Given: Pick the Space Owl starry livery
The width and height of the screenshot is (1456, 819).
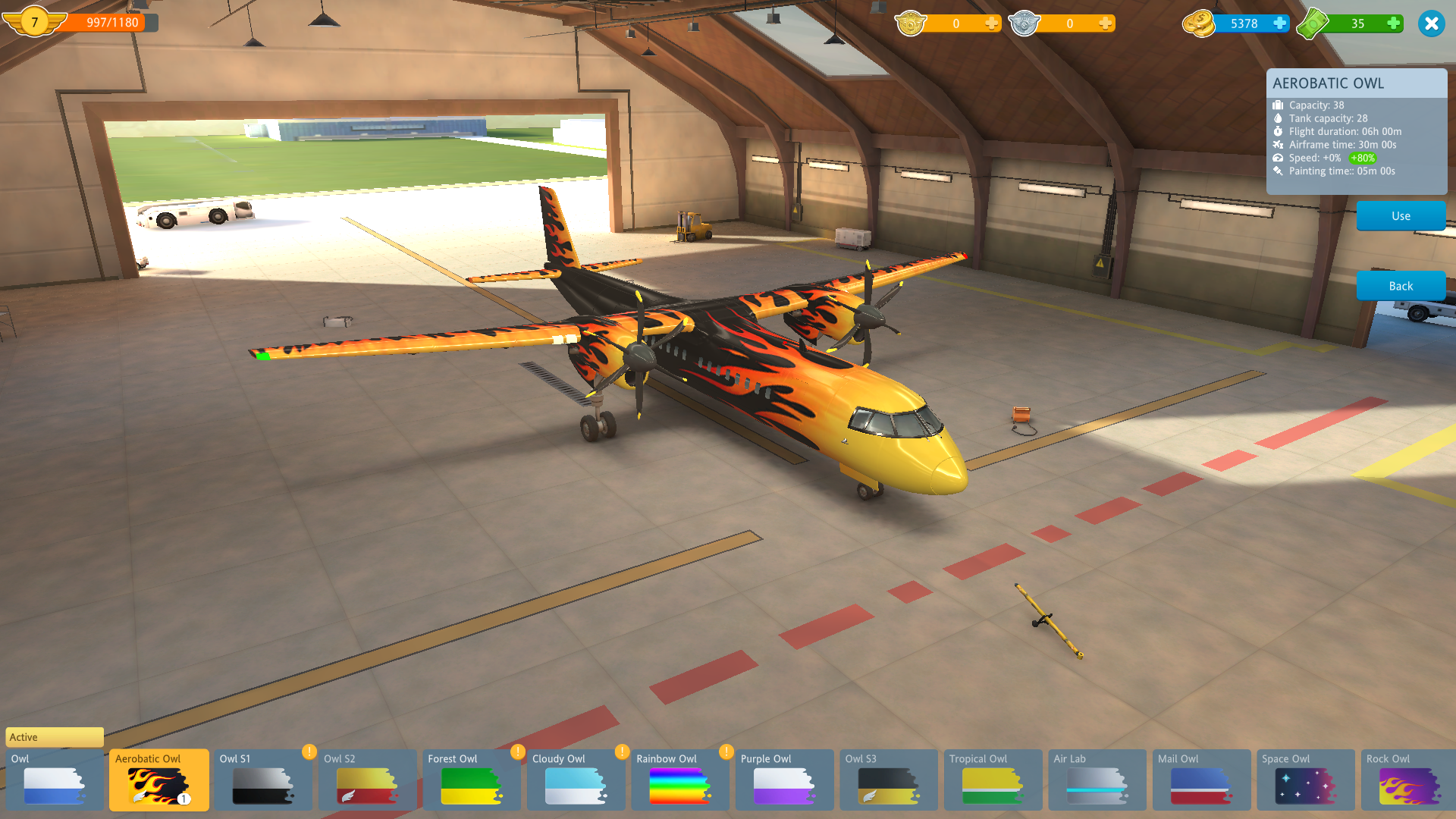Looking at the screenshot, I should point(1305,780).
